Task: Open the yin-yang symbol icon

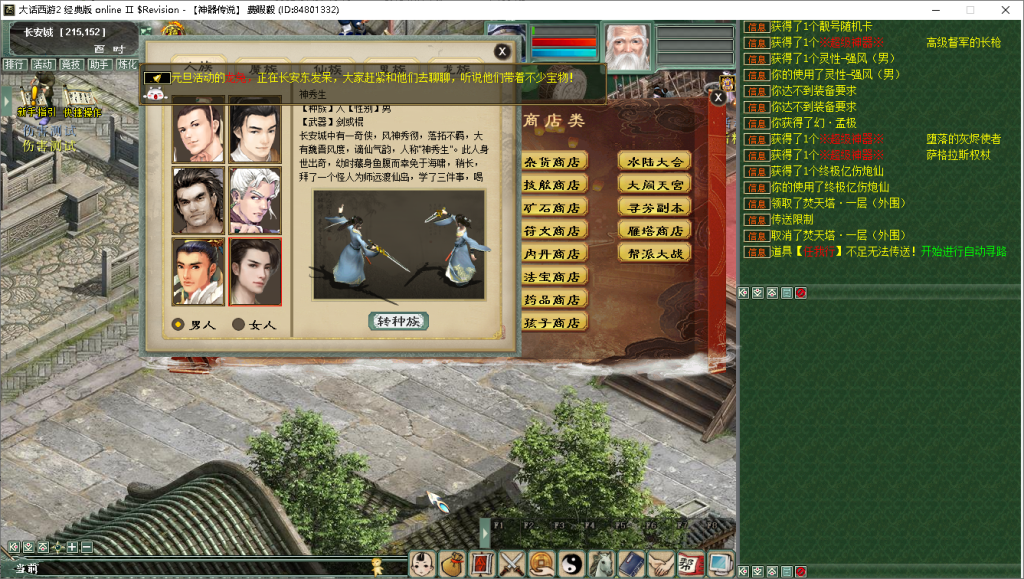Action: point(572,564)
